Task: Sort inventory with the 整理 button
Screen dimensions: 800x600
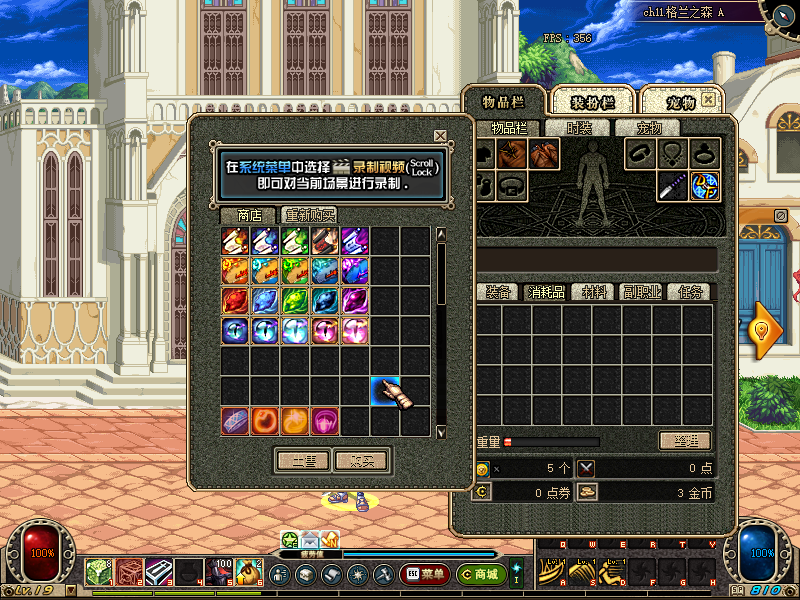Action: (685, 441)
